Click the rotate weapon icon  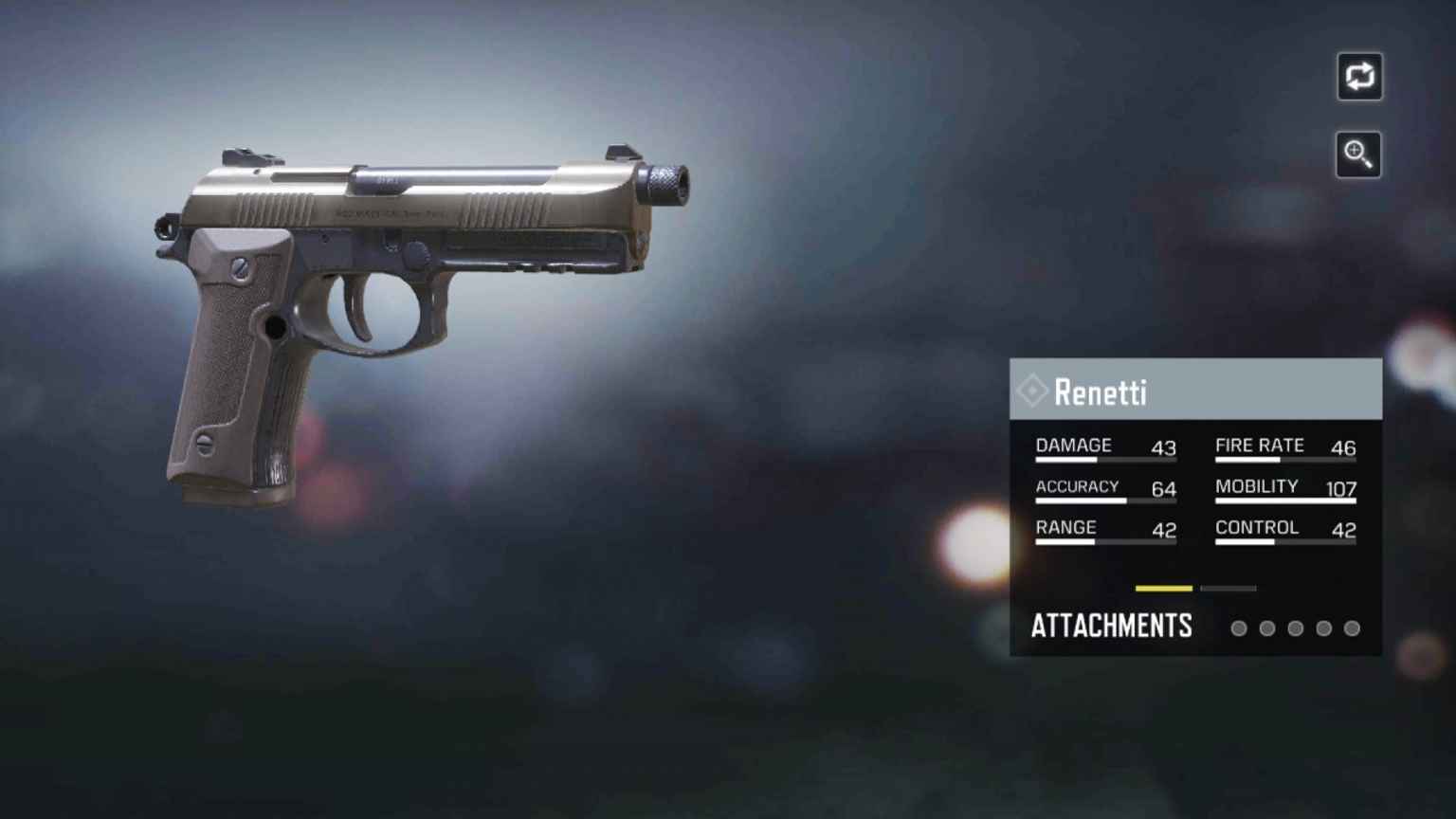pos(1359,77)
